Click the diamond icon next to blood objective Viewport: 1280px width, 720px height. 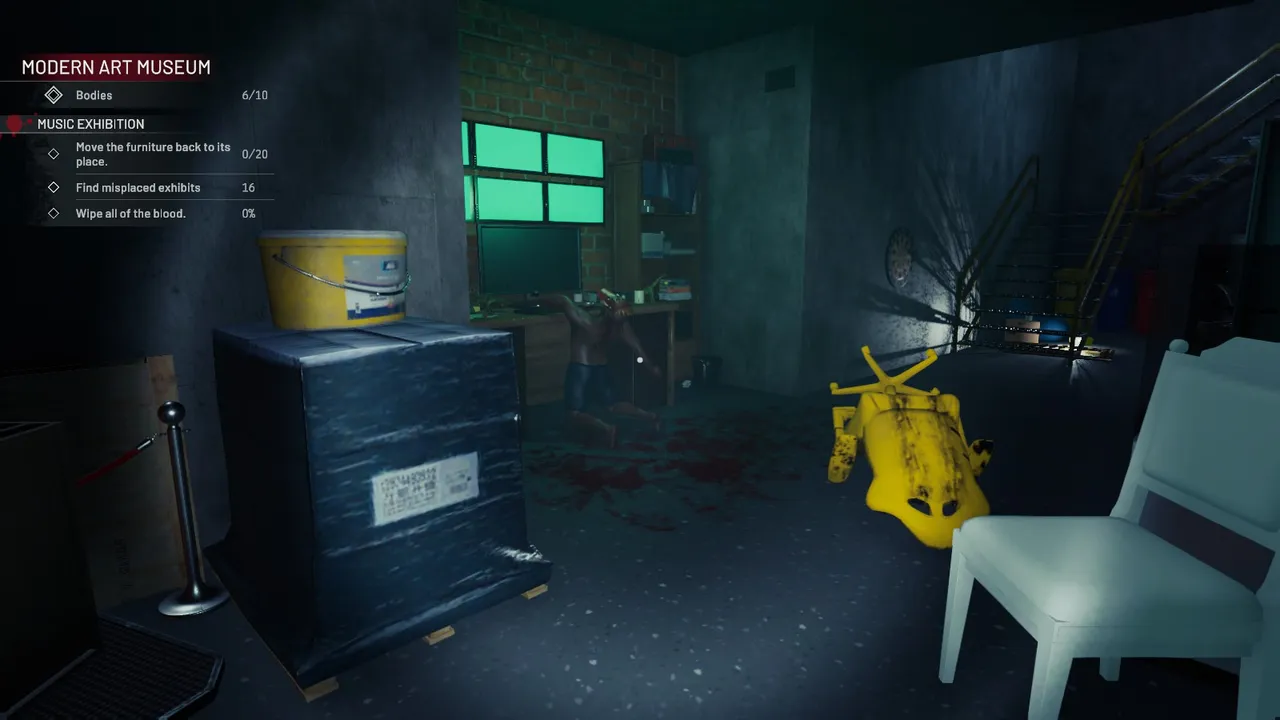tap(53, 213)
